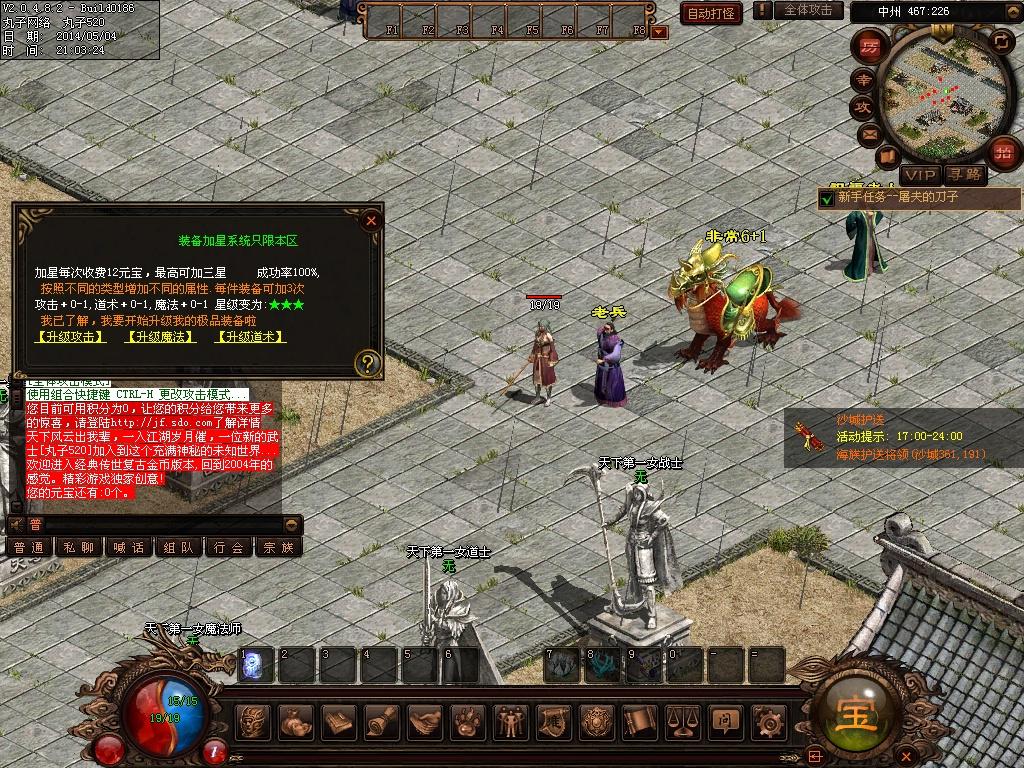1024x768 pixels.
Task: Switch to the 组队 chat tab
Action: point(179,547)
